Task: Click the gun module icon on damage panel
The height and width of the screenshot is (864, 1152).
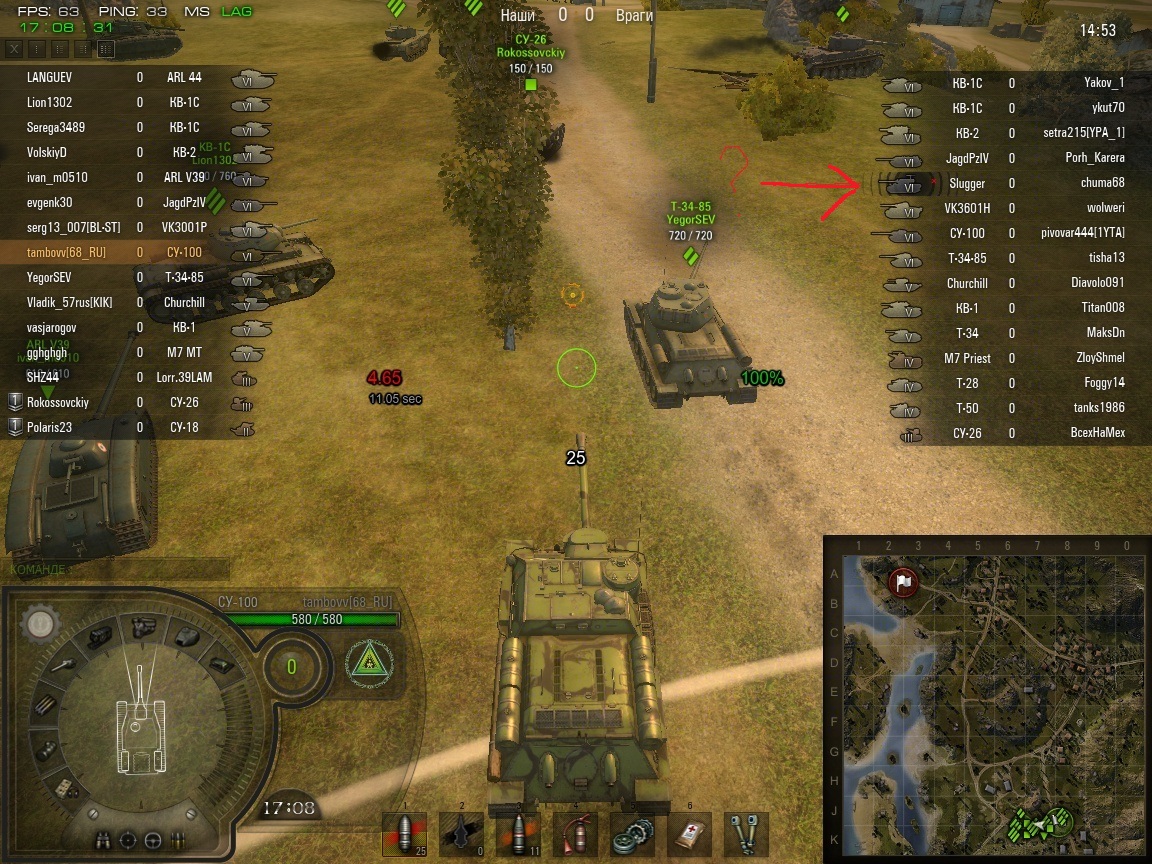Action: click(63, 665)
